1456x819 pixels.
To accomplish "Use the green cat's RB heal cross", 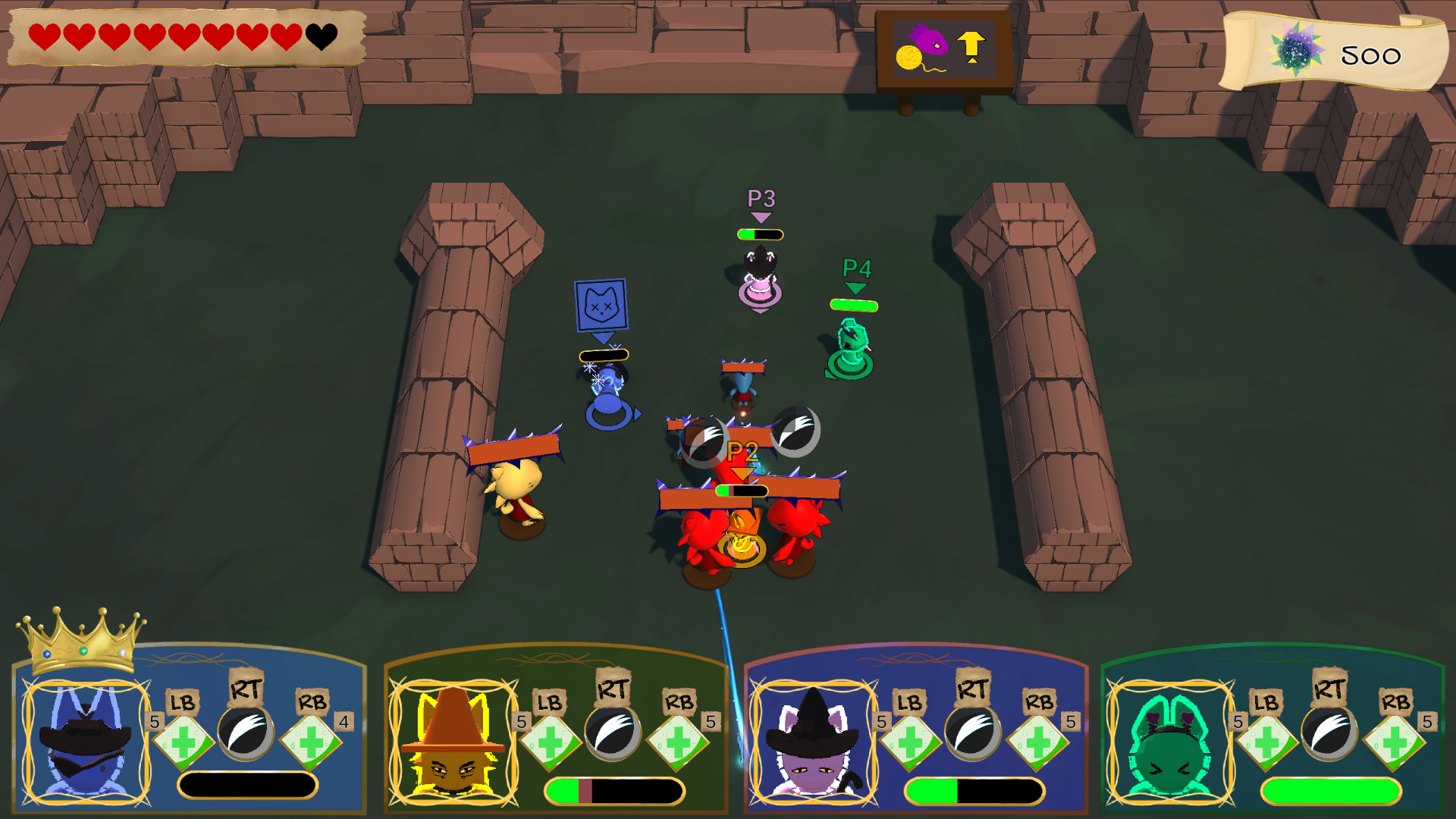I will point(1394,741).
